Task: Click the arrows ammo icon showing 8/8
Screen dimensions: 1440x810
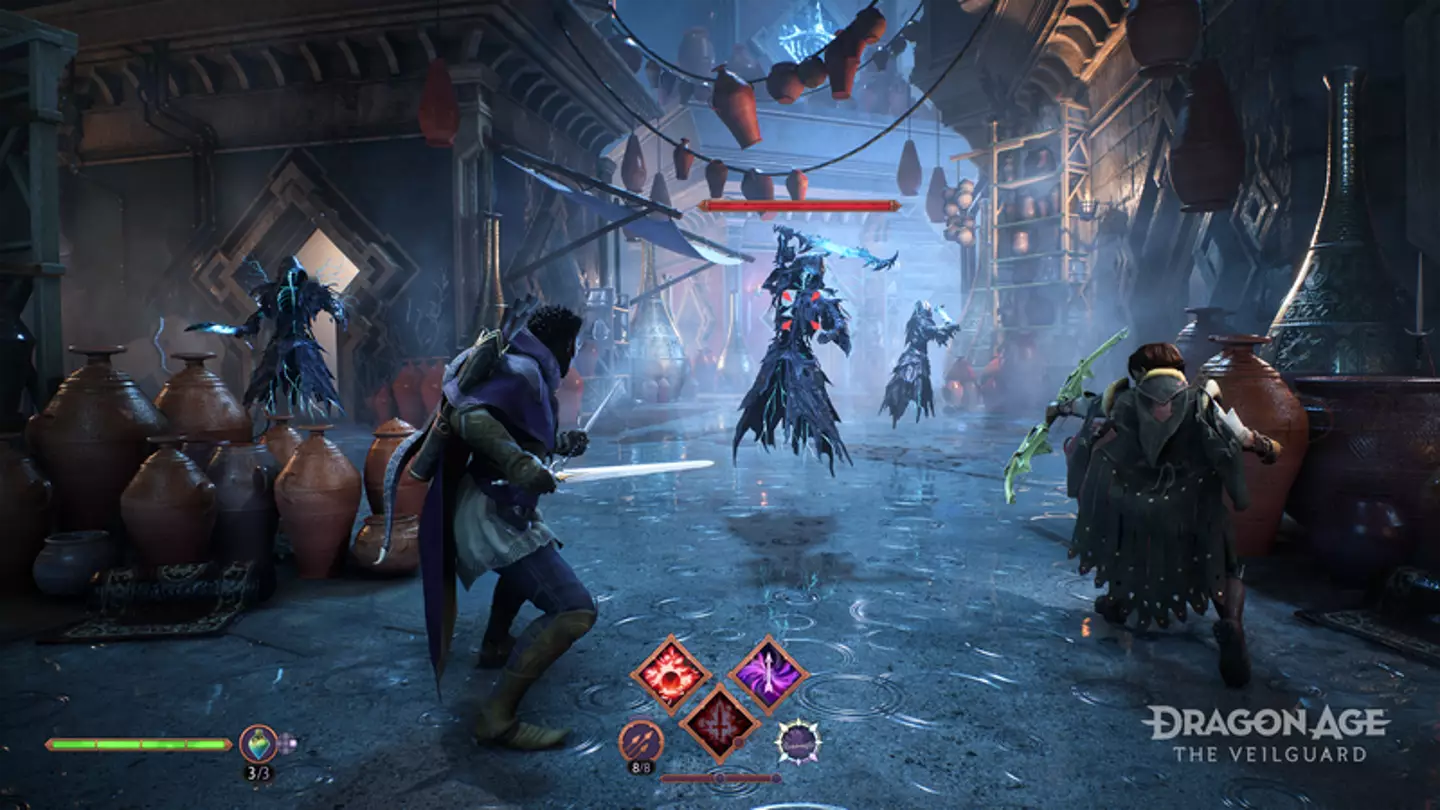Action: (639, 740)
